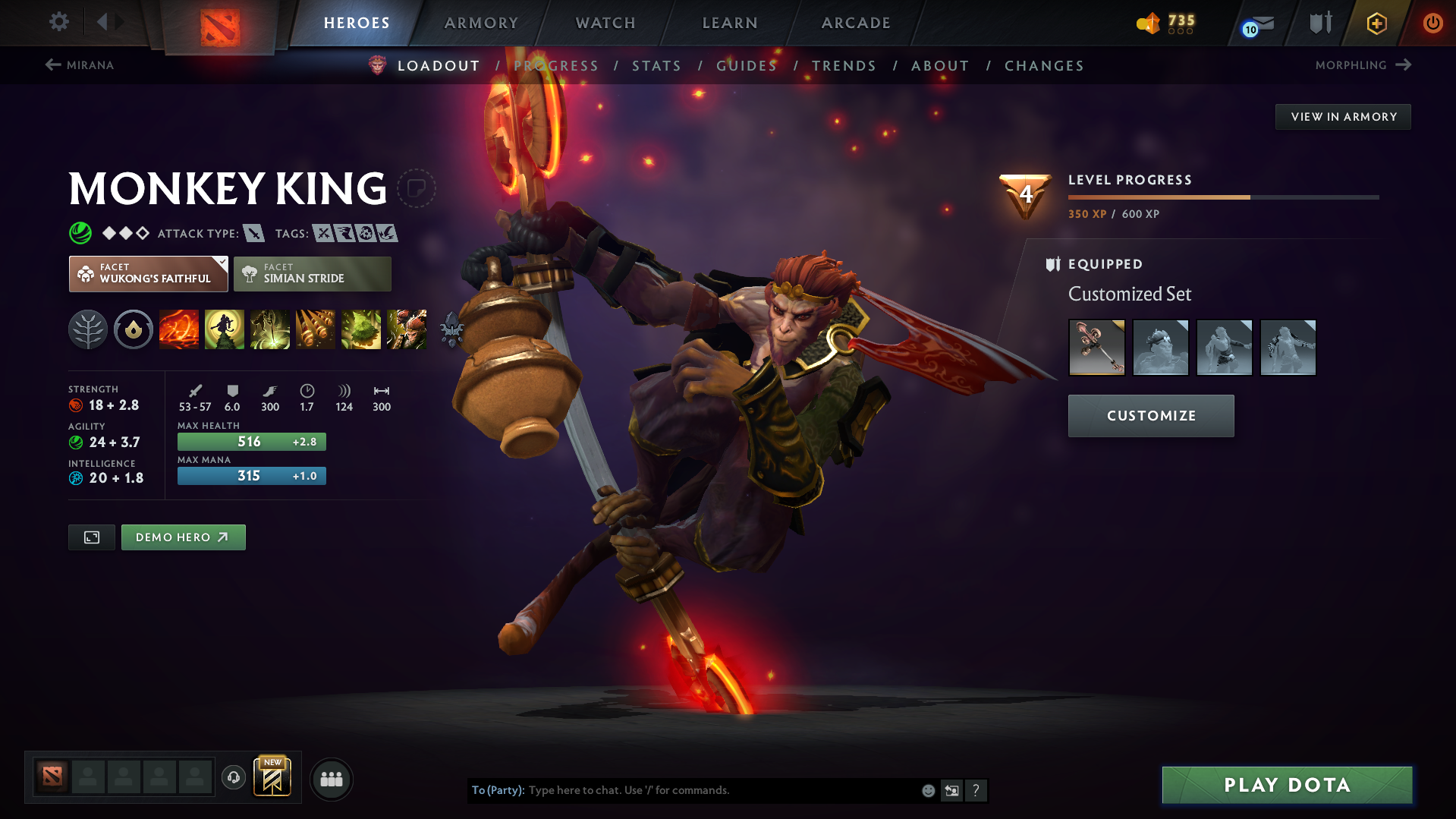Expand the friends list icon near chat bar

point(332,779)
